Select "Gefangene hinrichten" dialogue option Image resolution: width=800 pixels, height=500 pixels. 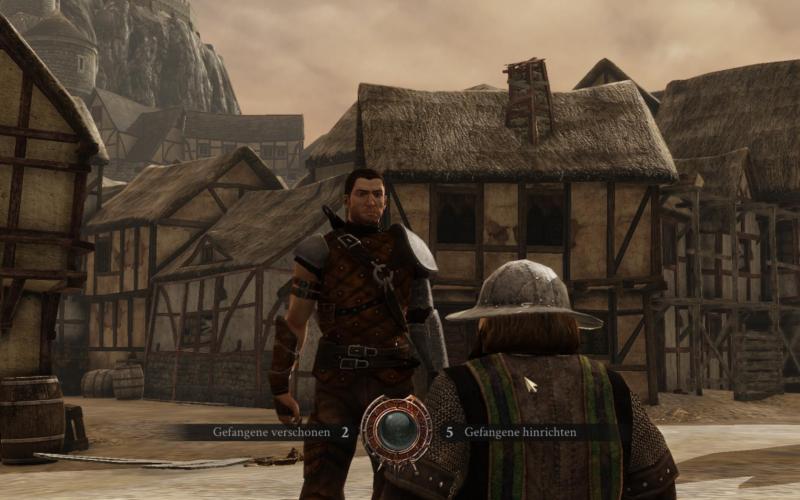click(518, 433)
